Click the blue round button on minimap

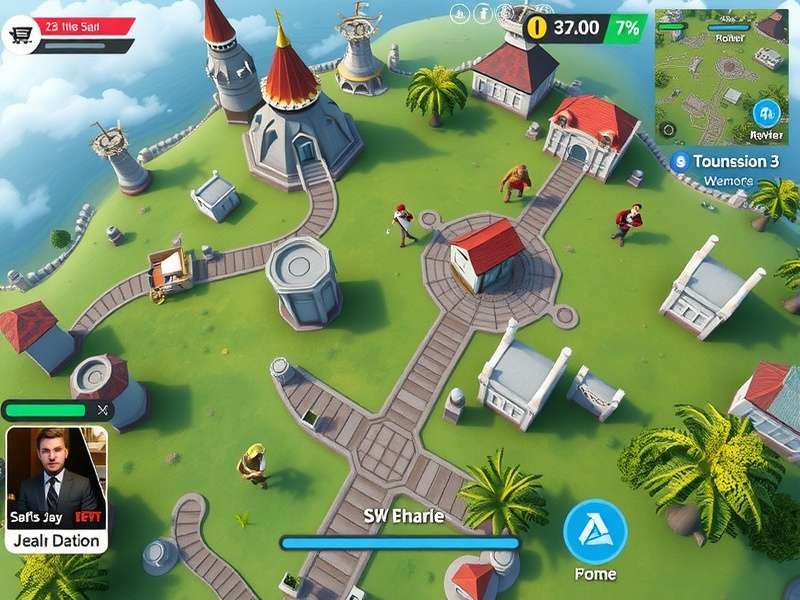click(768, 112)
